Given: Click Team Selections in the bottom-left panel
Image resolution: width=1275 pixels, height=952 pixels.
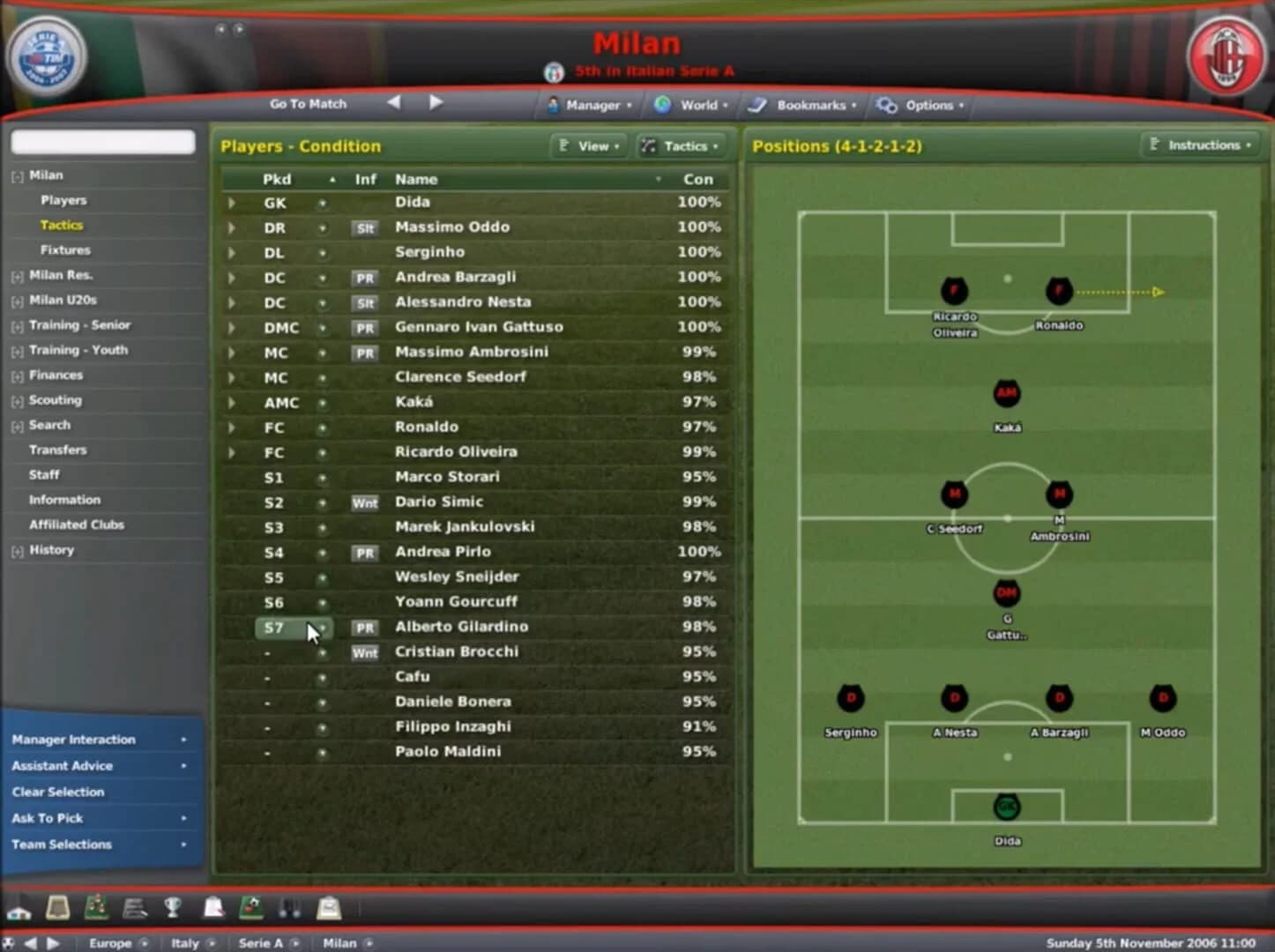Looking at the screenshot, I should (61, 844).
